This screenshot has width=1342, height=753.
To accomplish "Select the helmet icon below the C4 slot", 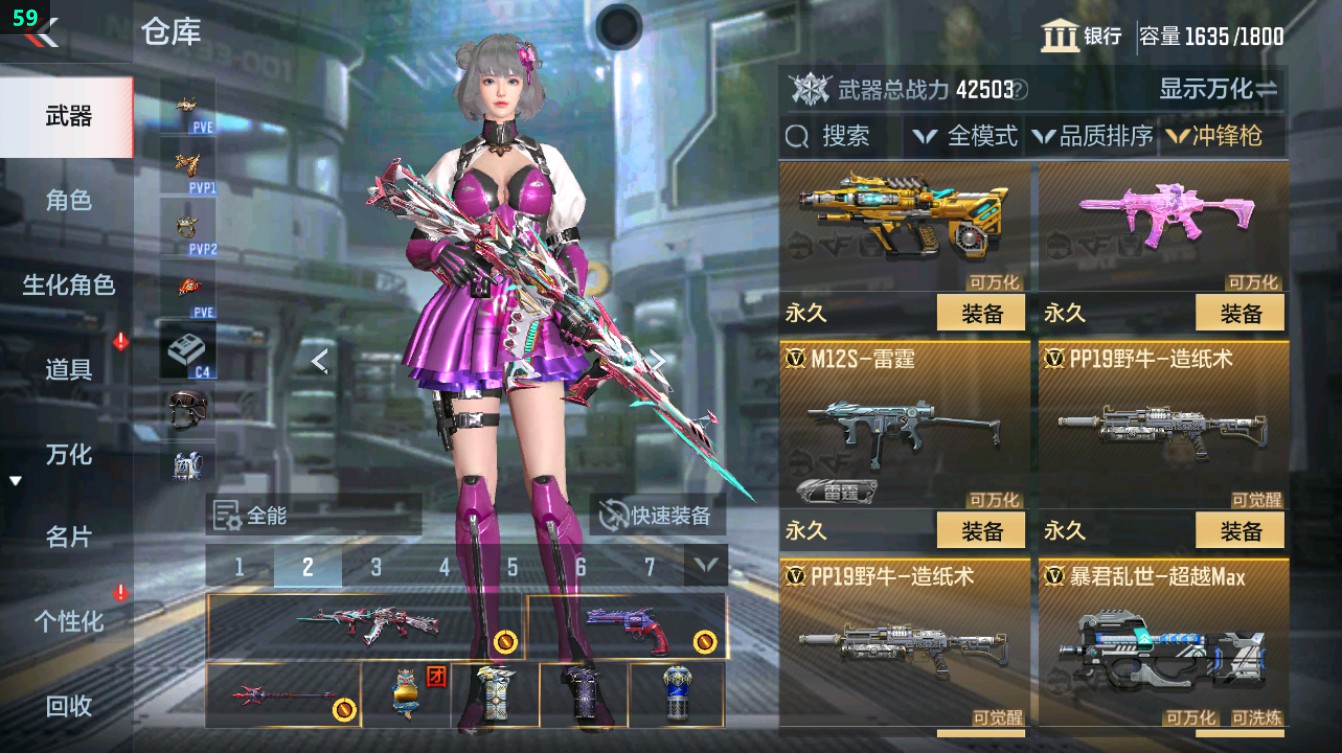I will (190, 409).
